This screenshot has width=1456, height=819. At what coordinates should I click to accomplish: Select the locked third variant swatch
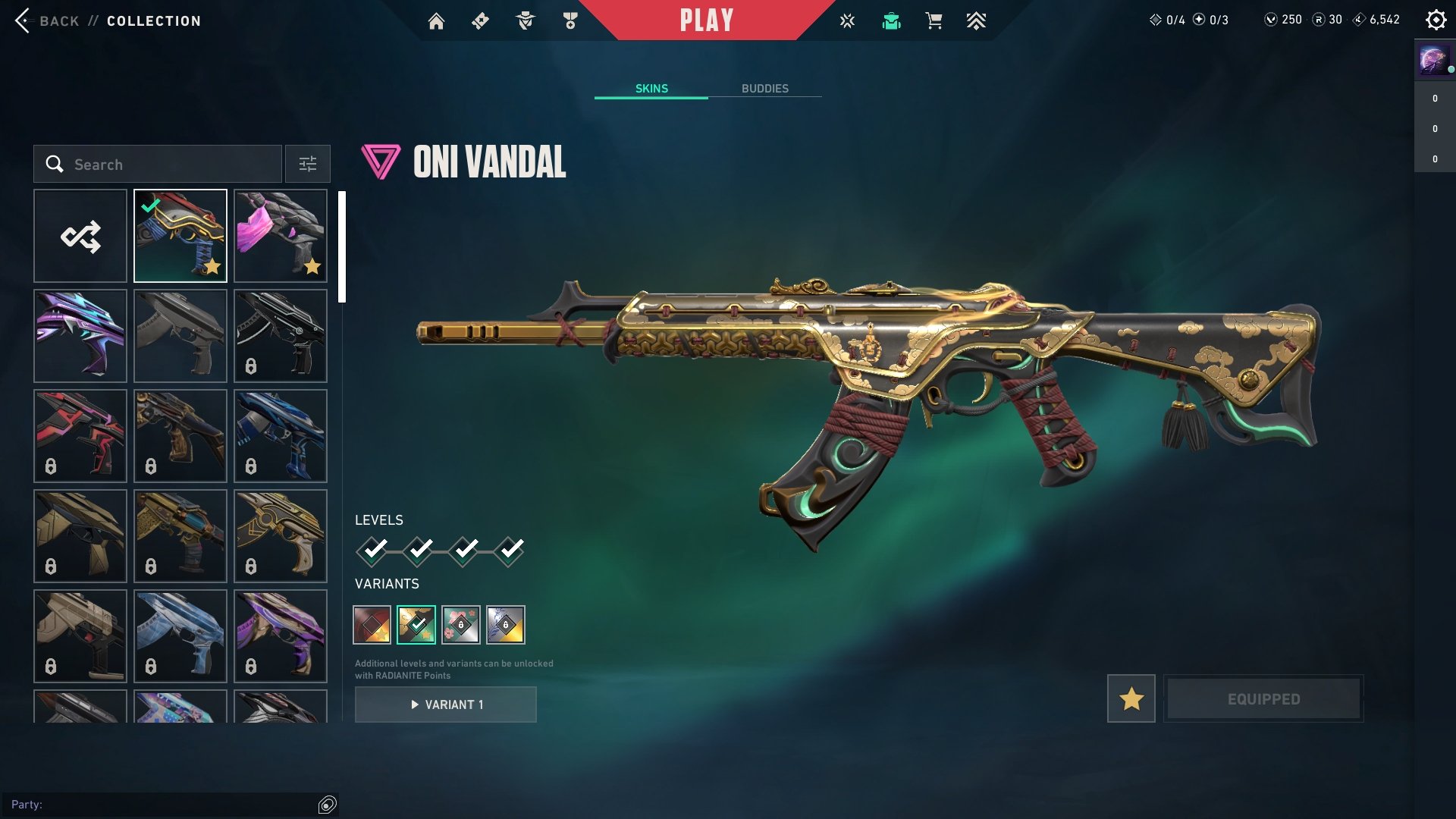(462, 624)
